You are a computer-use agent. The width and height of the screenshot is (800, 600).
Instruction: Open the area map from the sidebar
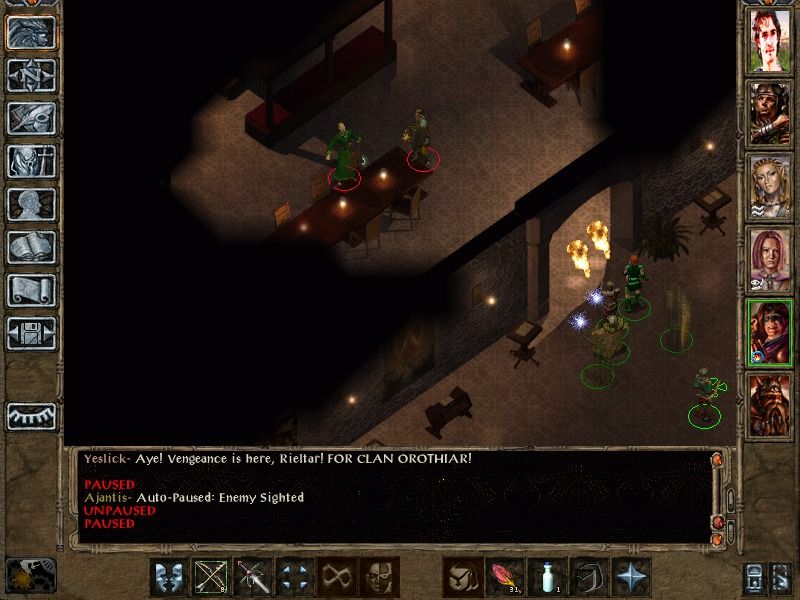31,75
